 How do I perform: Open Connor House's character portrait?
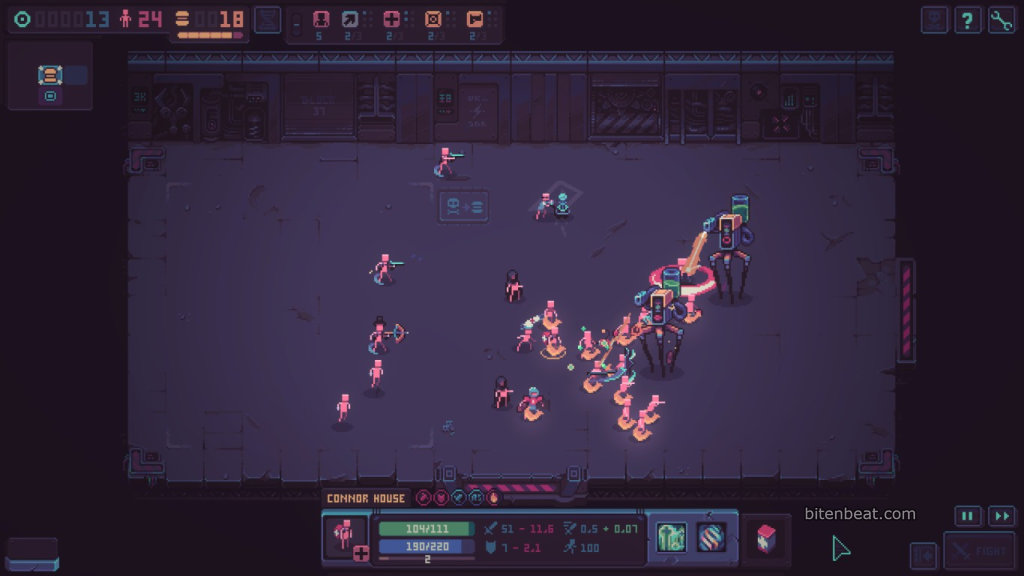coord(345,537)
